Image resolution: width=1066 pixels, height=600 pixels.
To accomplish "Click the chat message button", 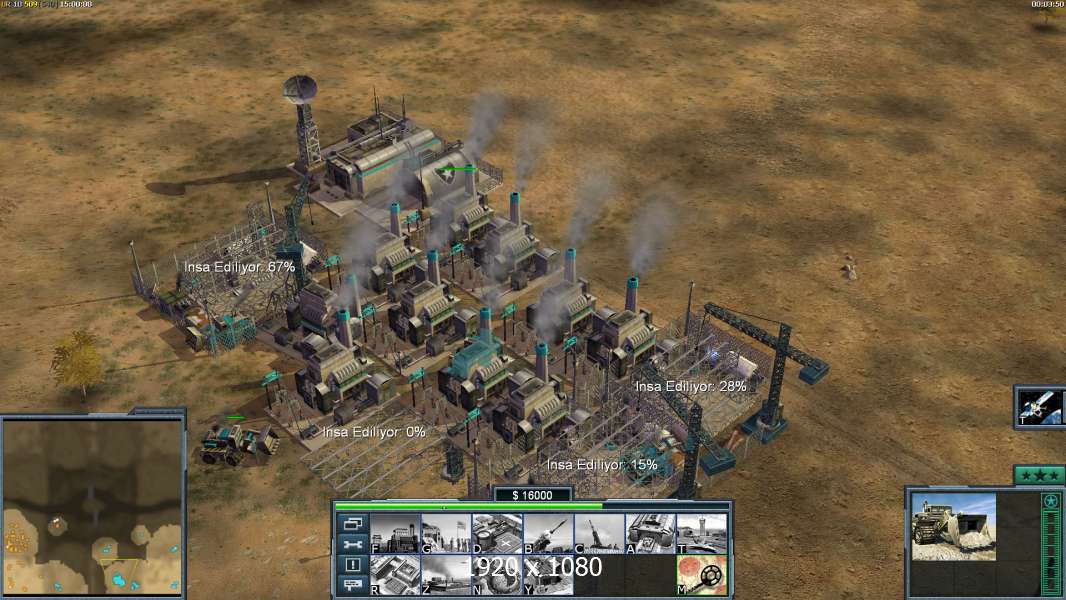I will tap(353, 586).
